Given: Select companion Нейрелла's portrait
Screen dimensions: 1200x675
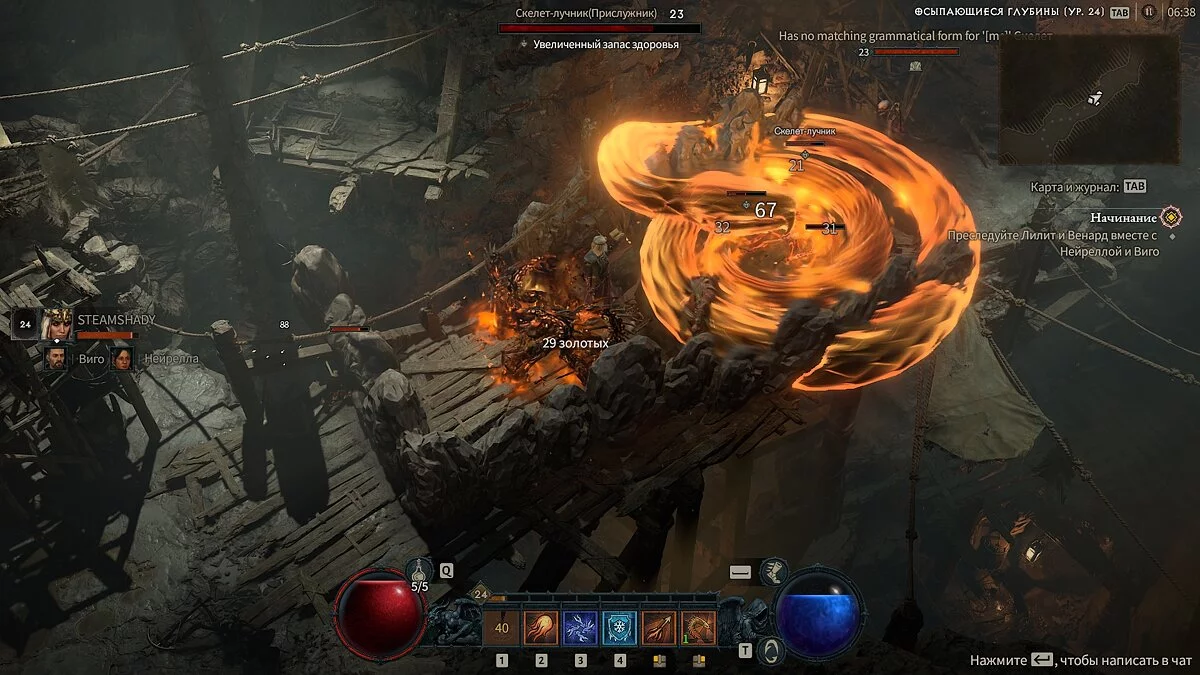Looking at the screenshot, I should [x=122, y=357].
